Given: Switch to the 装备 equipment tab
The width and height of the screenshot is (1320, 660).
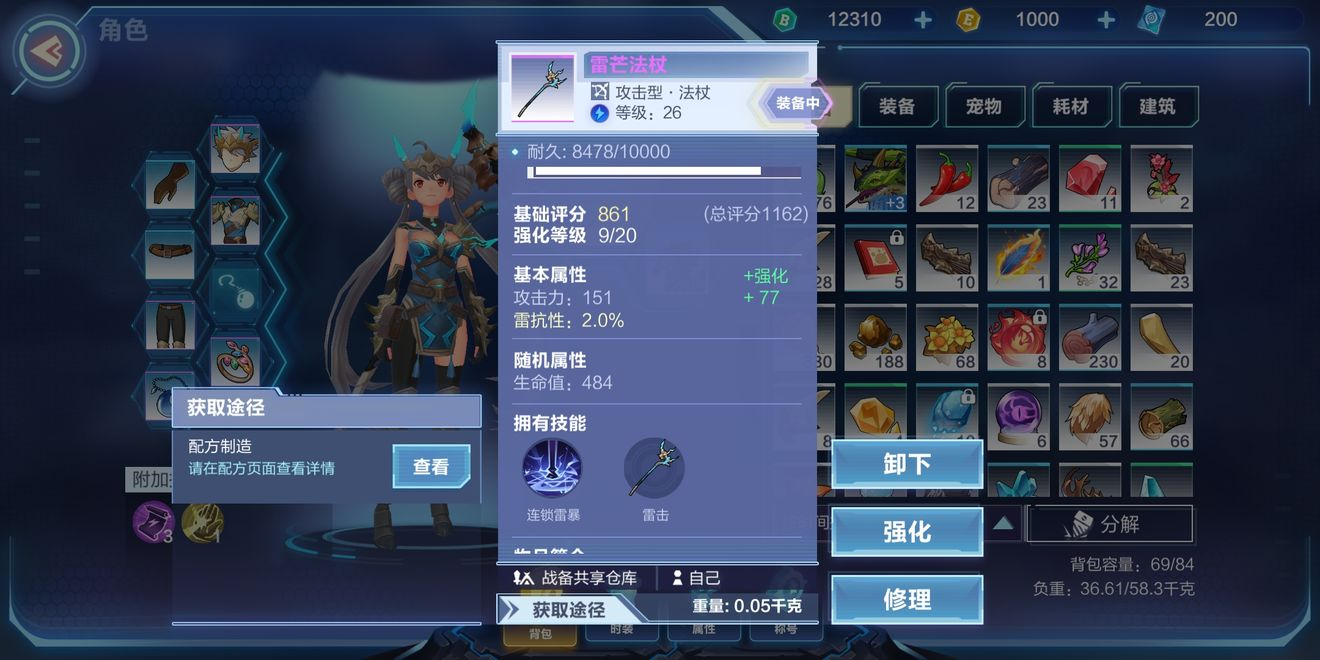Looking at the screenshot, I should (x=897, y=106).
